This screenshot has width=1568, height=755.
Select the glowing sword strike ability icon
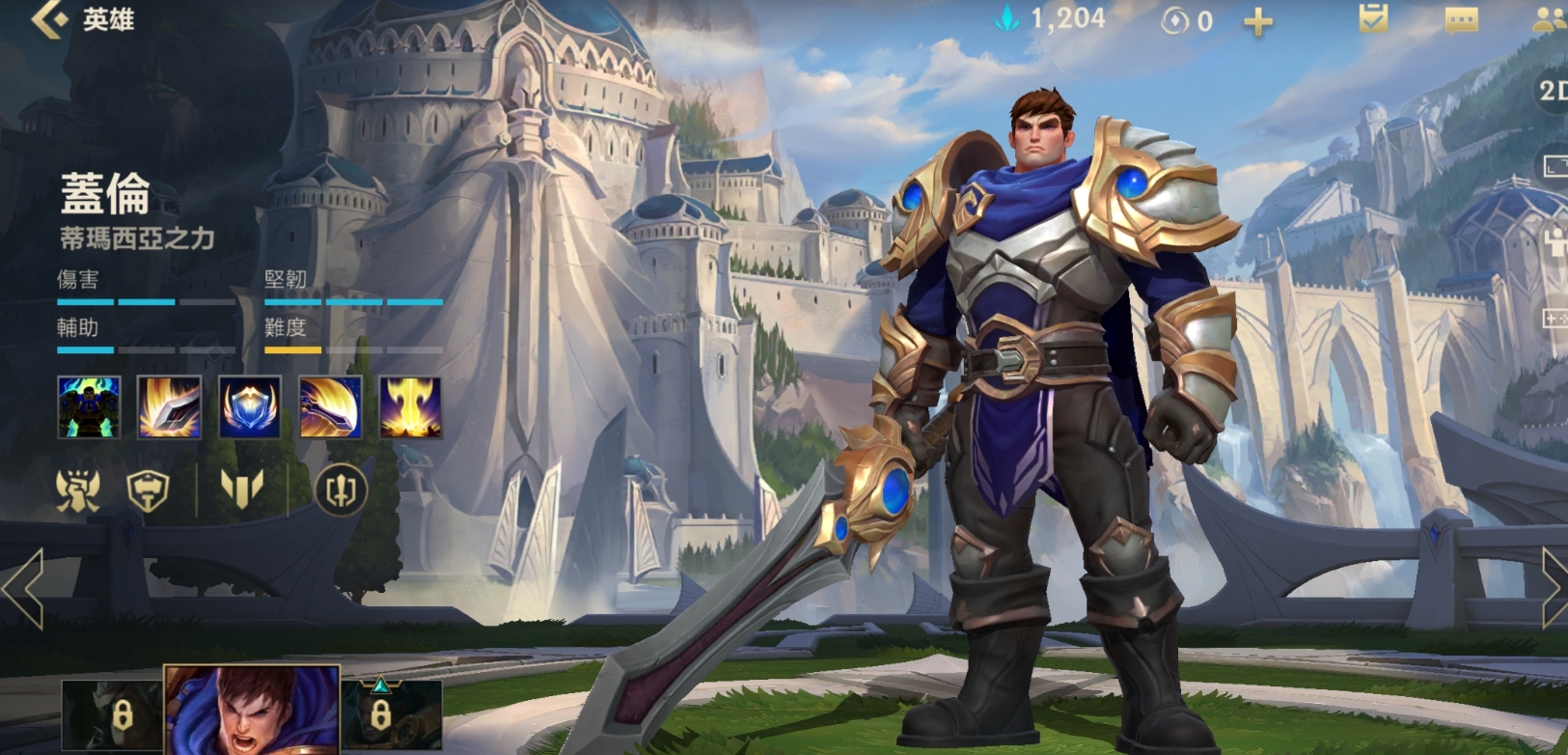(x=170, y=407)
